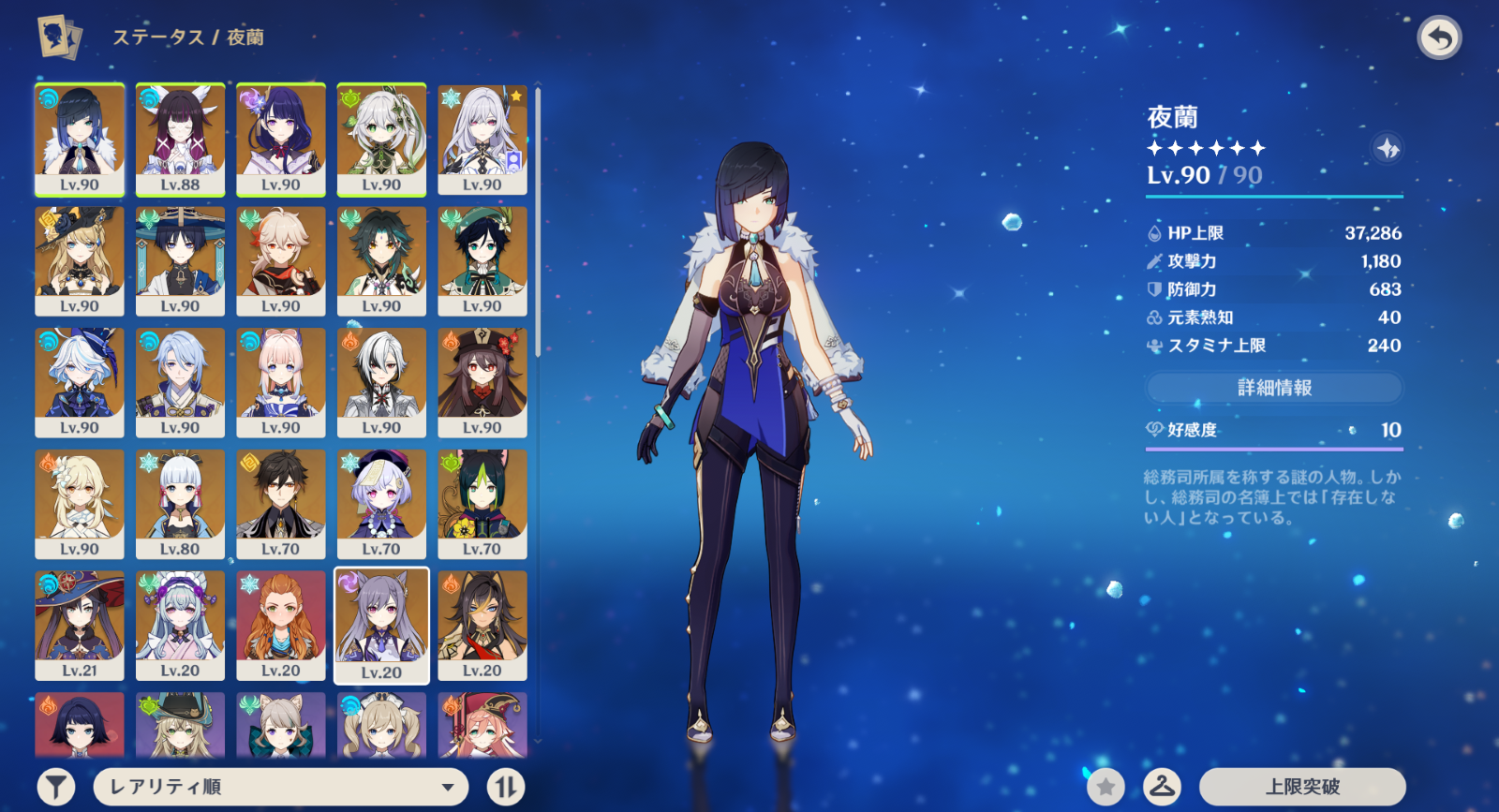Viewport: 1499px width, 812px height.
Task: Choose Furina's Lv.90 portrait
Action: [80, 382]
